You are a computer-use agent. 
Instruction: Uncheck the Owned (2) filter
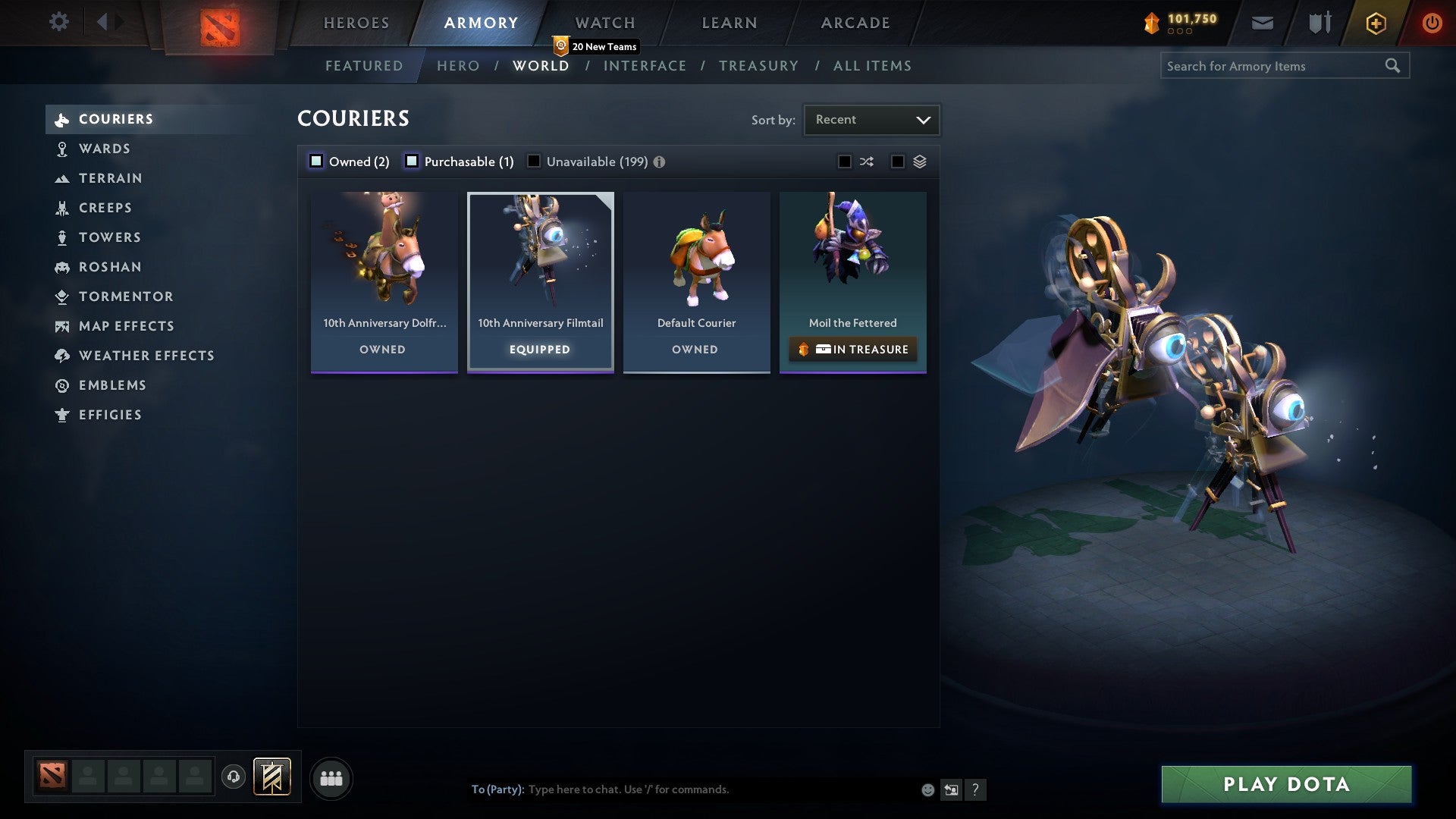pos(315,161)
